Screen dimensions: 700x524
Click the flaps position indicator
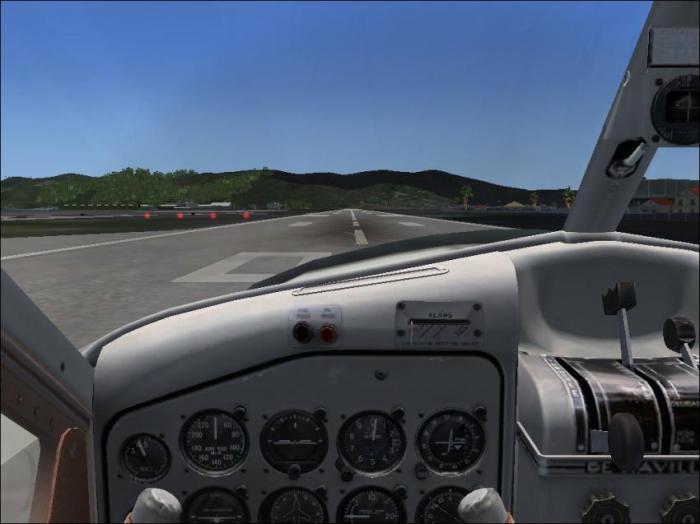pos(438,325)
